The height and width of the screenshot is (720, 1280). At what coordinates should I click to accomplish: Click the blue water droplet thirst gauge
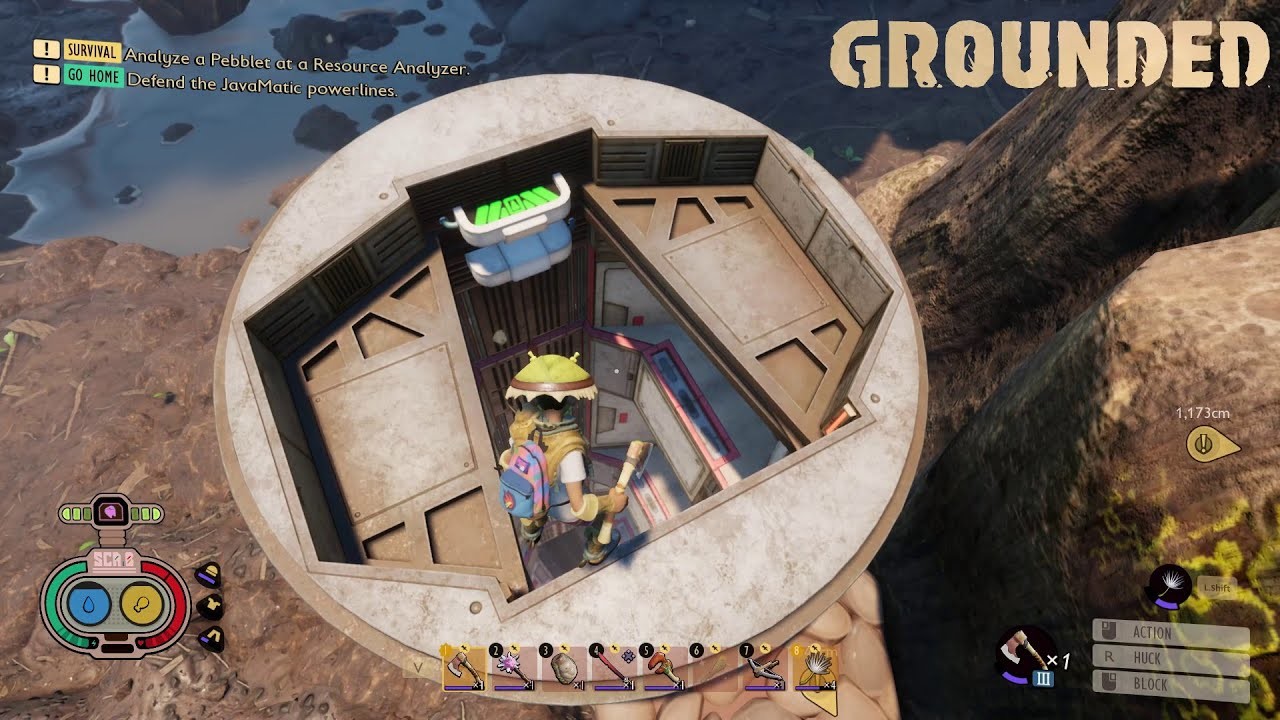point(89,604)
